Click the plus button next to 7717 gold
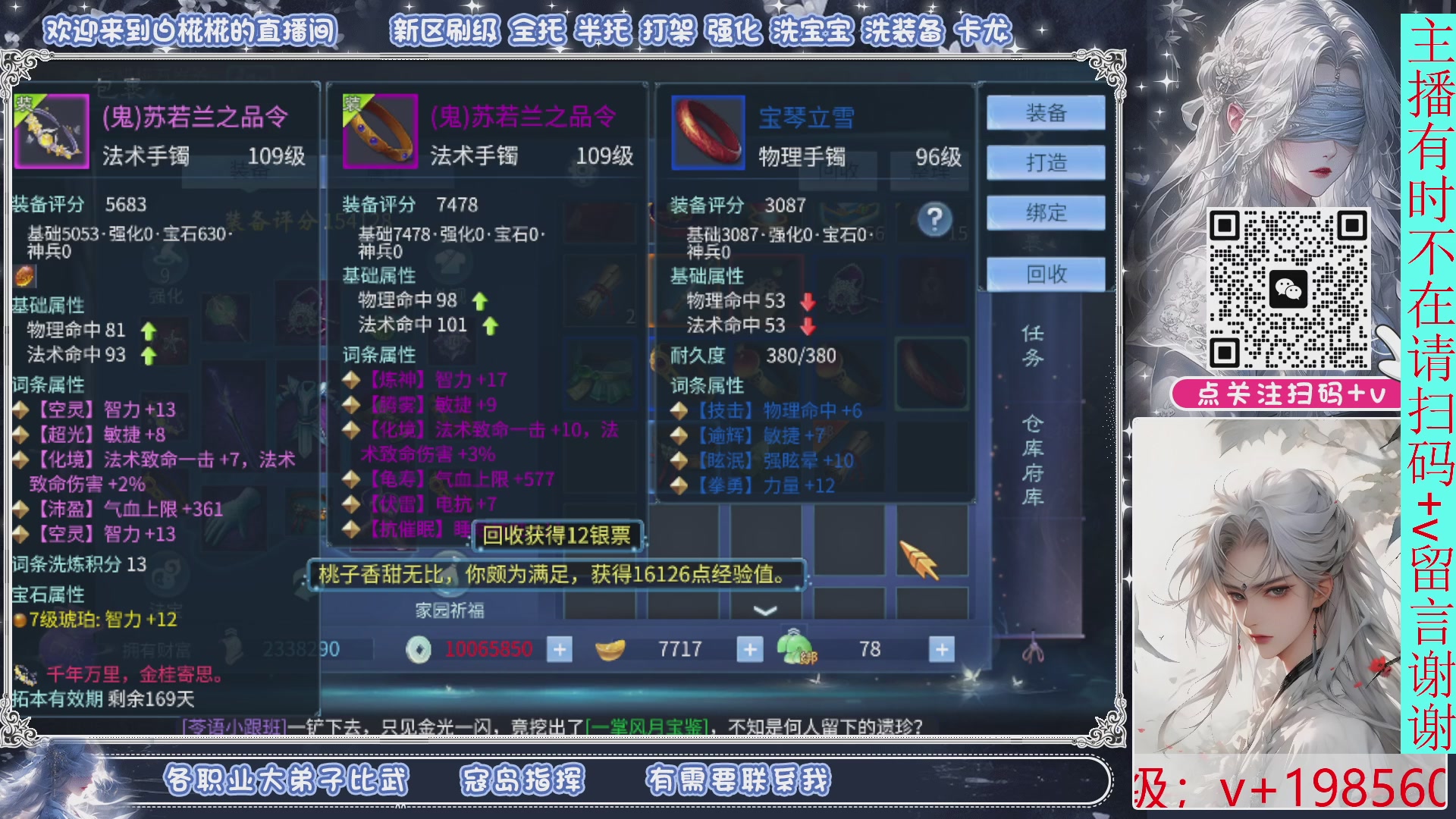The image size is (1456, 819). coord(749,649)
